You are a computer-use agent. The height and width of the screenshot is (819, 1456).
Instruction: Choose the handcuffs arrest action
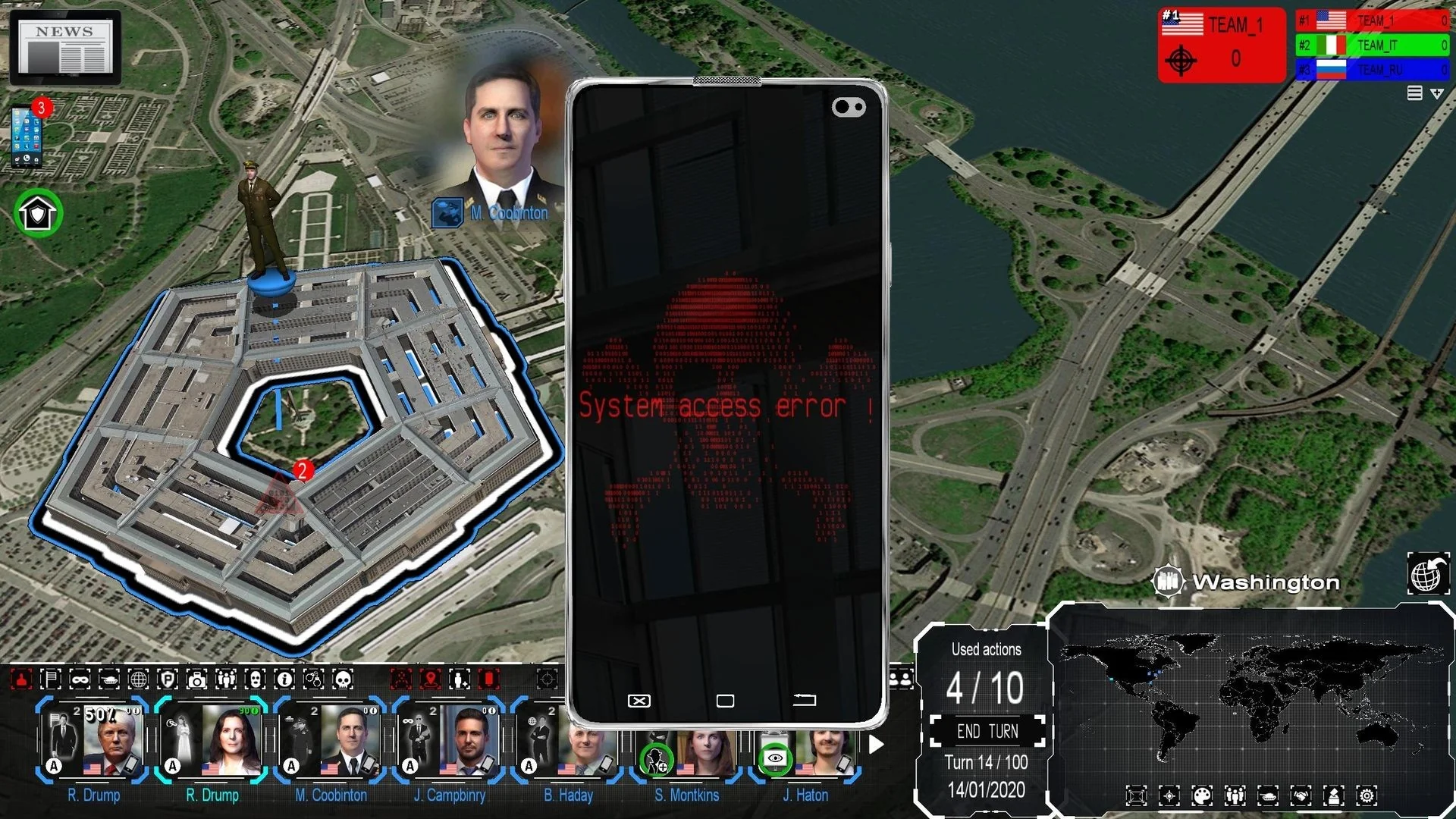(x=312, y=680)
